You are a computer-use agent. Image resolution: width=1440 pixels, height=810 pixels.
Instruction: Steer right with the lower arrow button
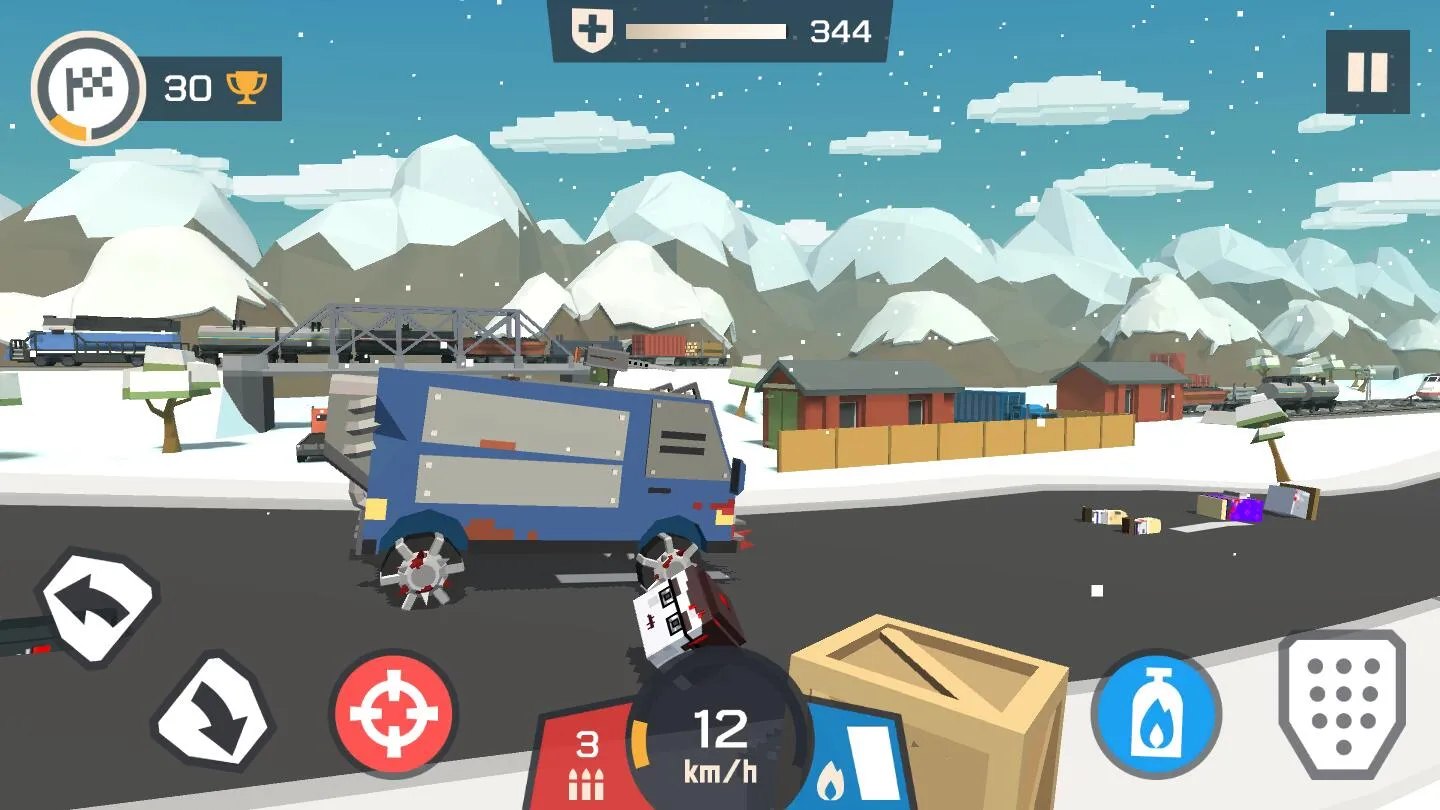(213, 714)
